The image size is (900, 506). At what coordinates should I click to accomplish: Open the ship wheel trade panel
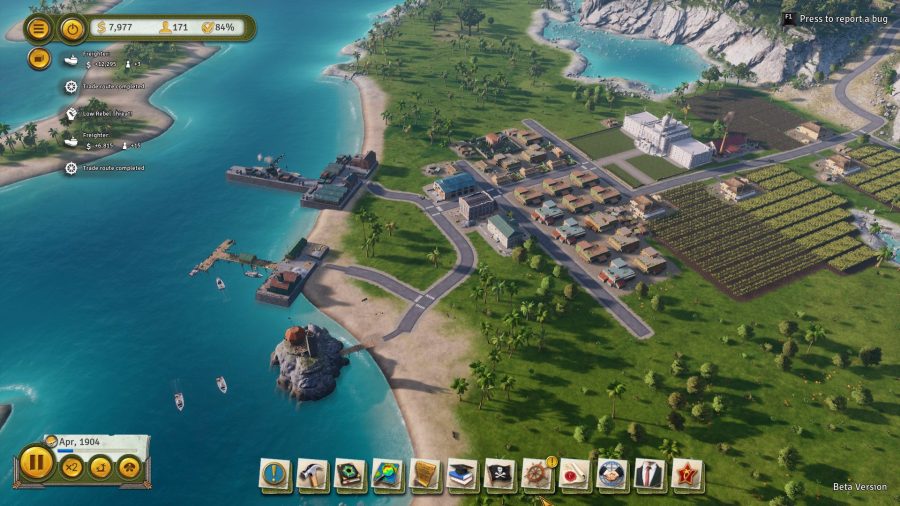point(537,473)
